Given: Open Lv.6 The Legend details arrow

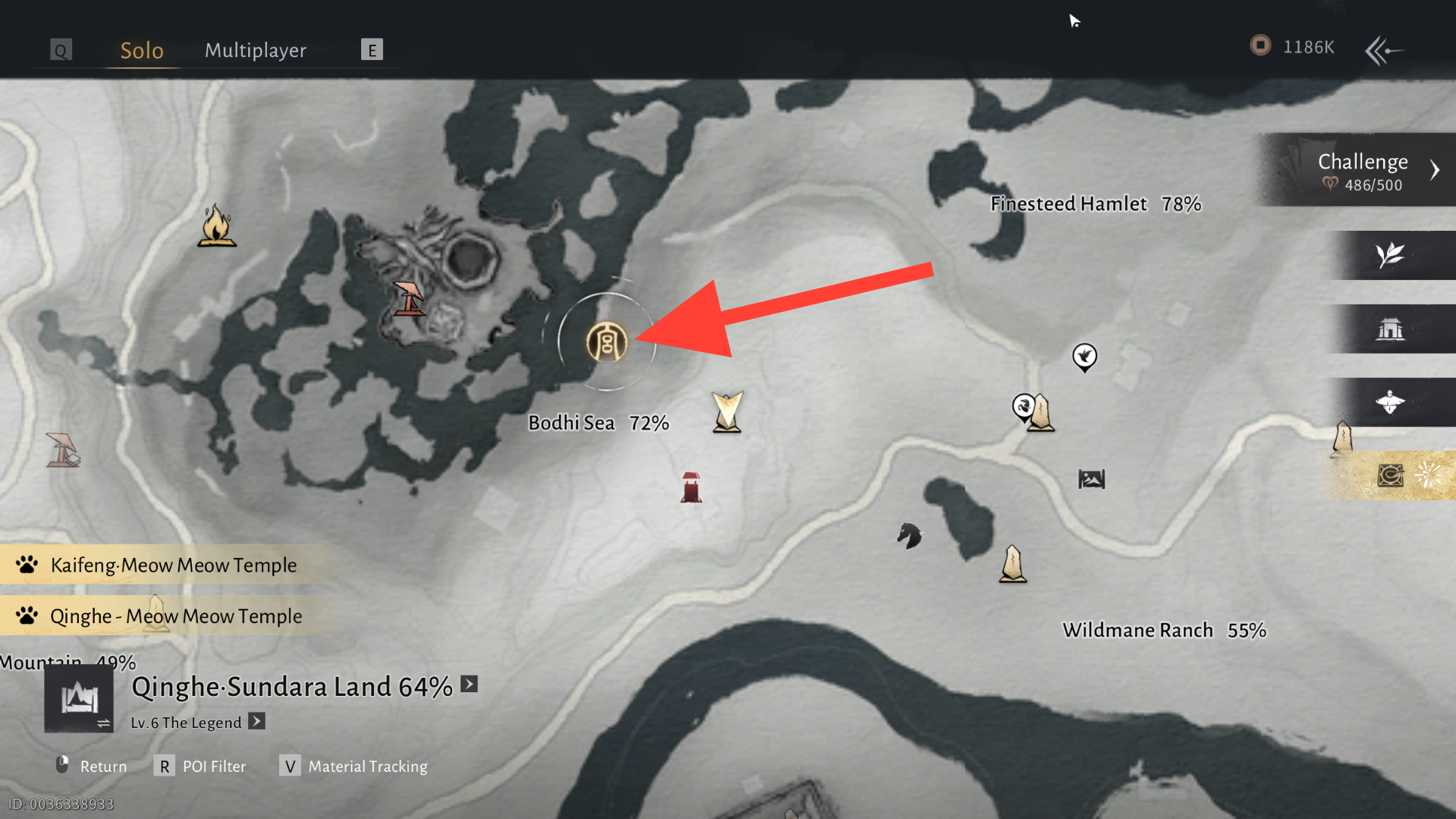Looking at the screenshot, I should [x=257, y=721].
